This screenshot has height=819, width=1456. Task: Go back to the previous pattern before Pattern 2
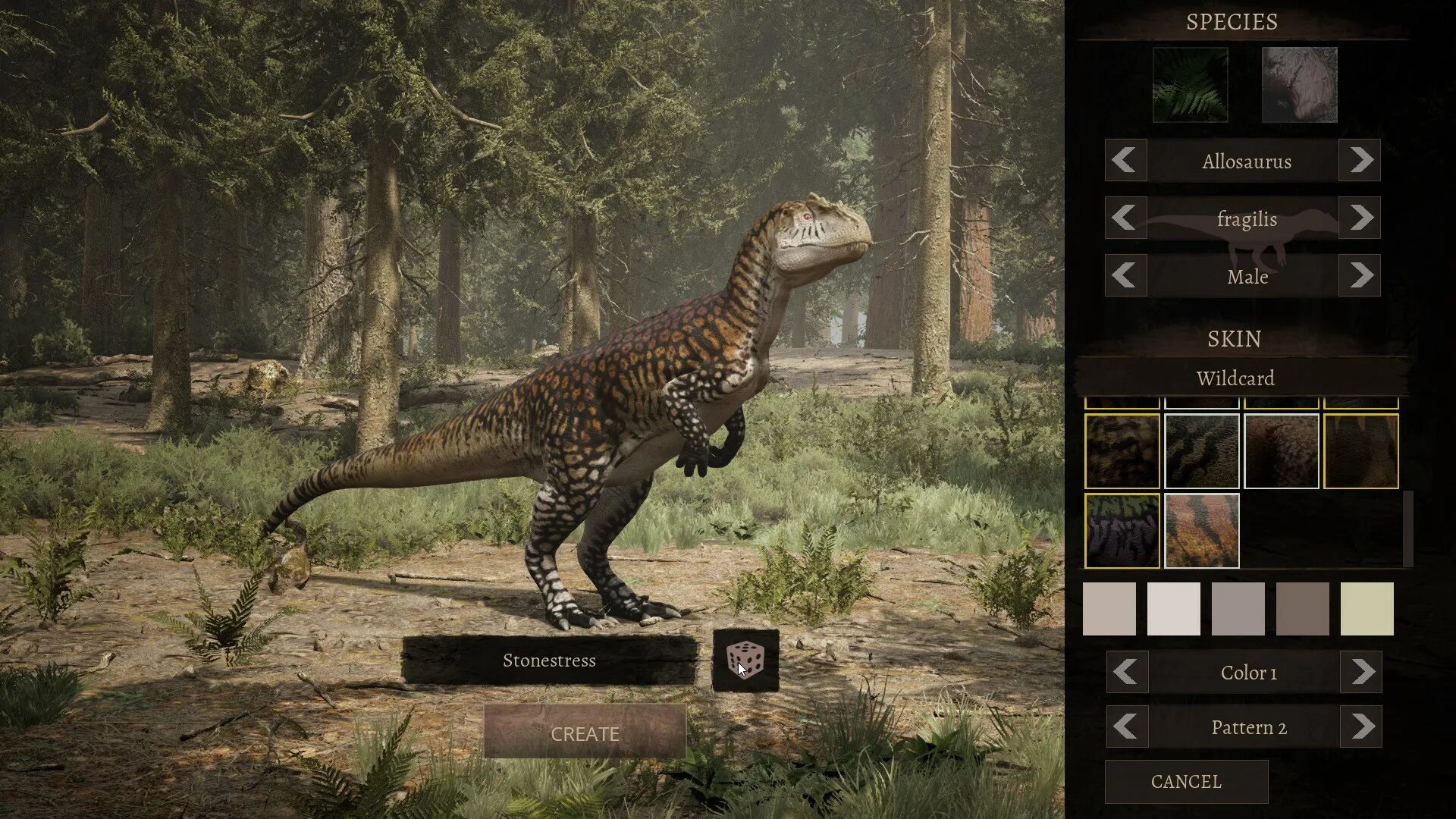pos(1126,726)
